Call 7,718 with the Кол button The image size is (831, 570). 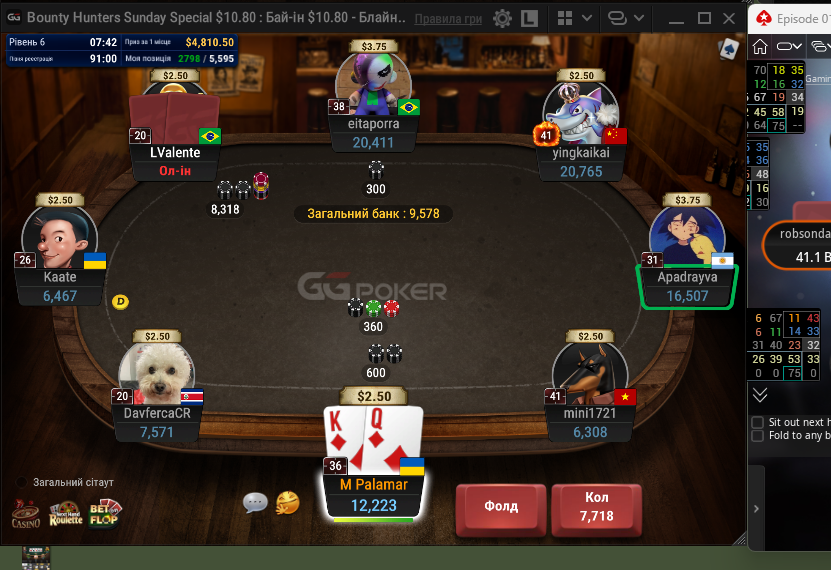[595, 506]
